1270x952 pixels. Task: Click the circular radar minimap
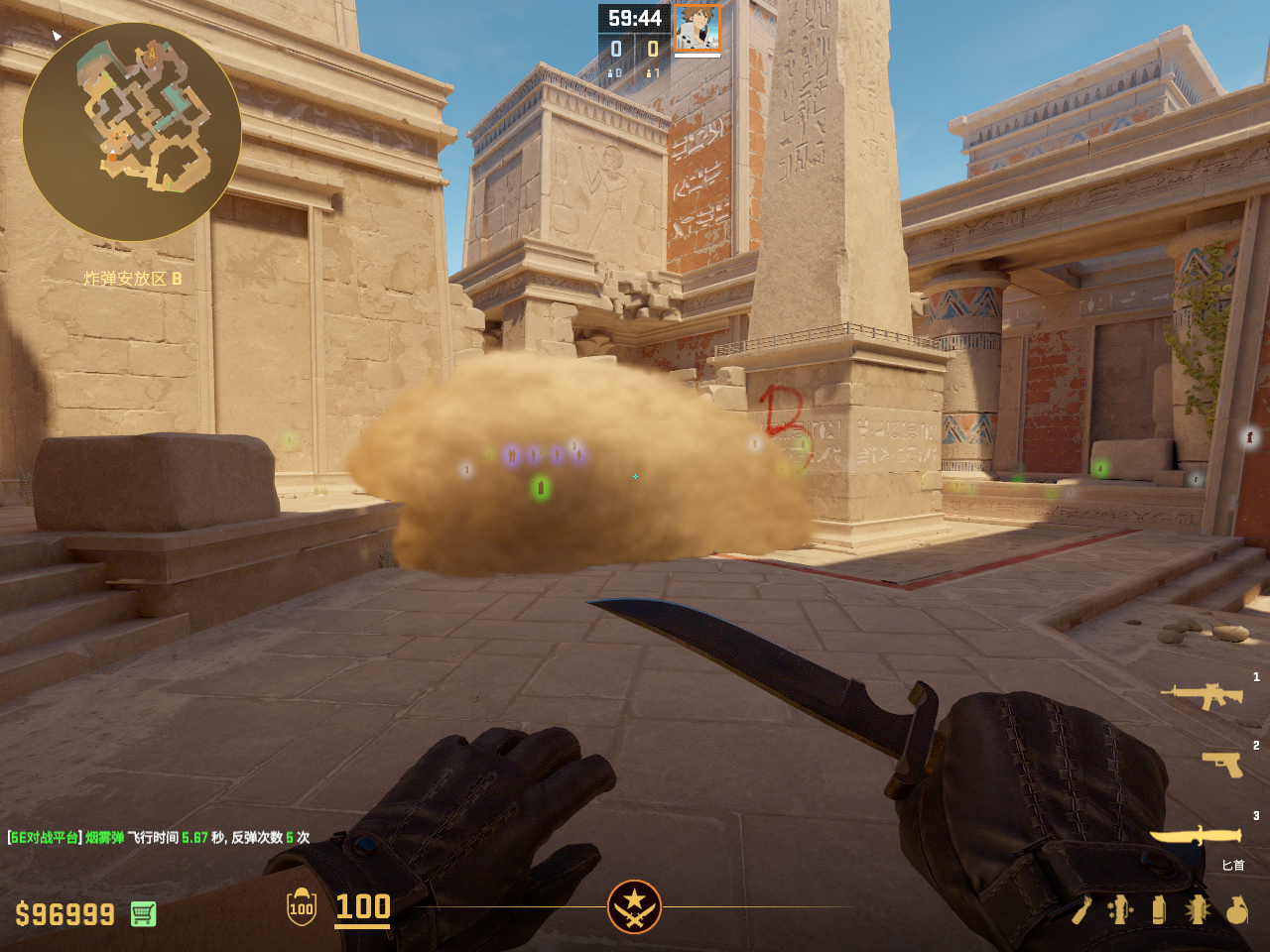click(x=132, y=132)
